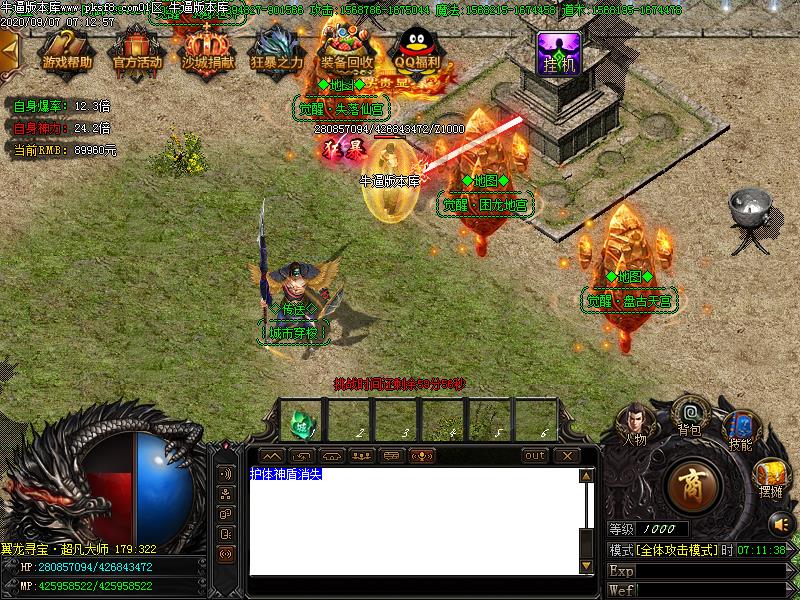Open the 摆摊 stall treasure chest
The image size is (800, 600).
click(x=770, y=476)
